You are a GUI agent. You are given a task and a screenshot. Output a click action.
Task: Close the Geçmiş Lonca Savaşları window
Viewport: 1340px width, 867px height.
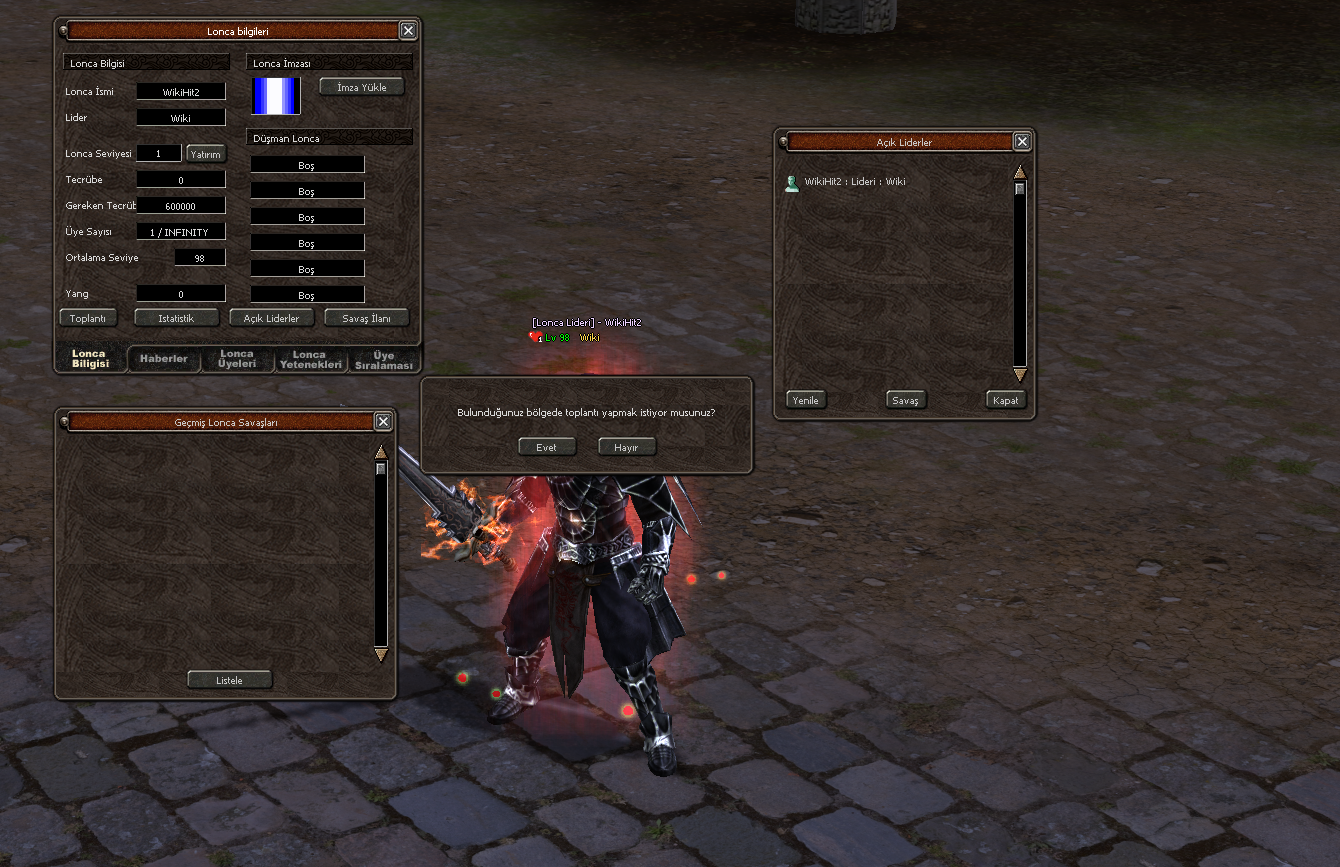pyautogui.click(x=383, y=422)
